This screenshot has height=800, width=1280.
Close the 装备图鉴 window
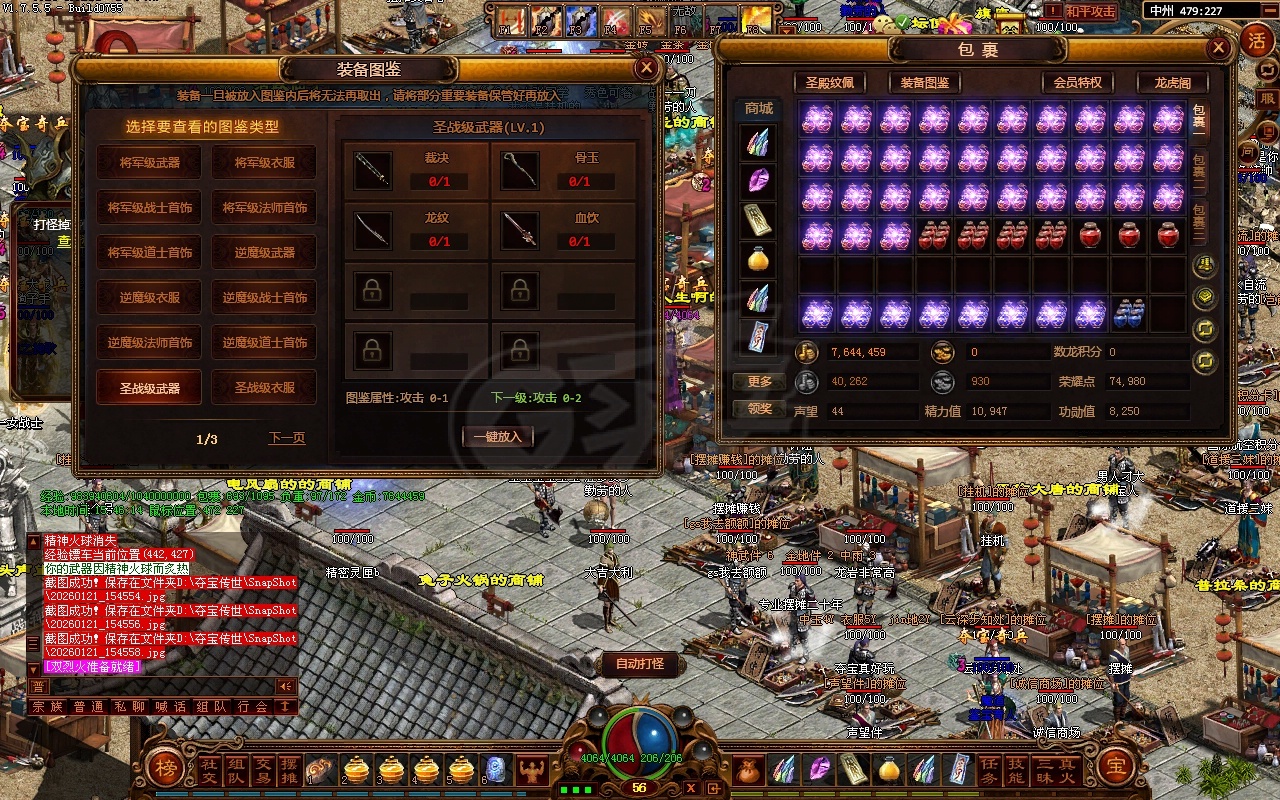pos(647,68)
